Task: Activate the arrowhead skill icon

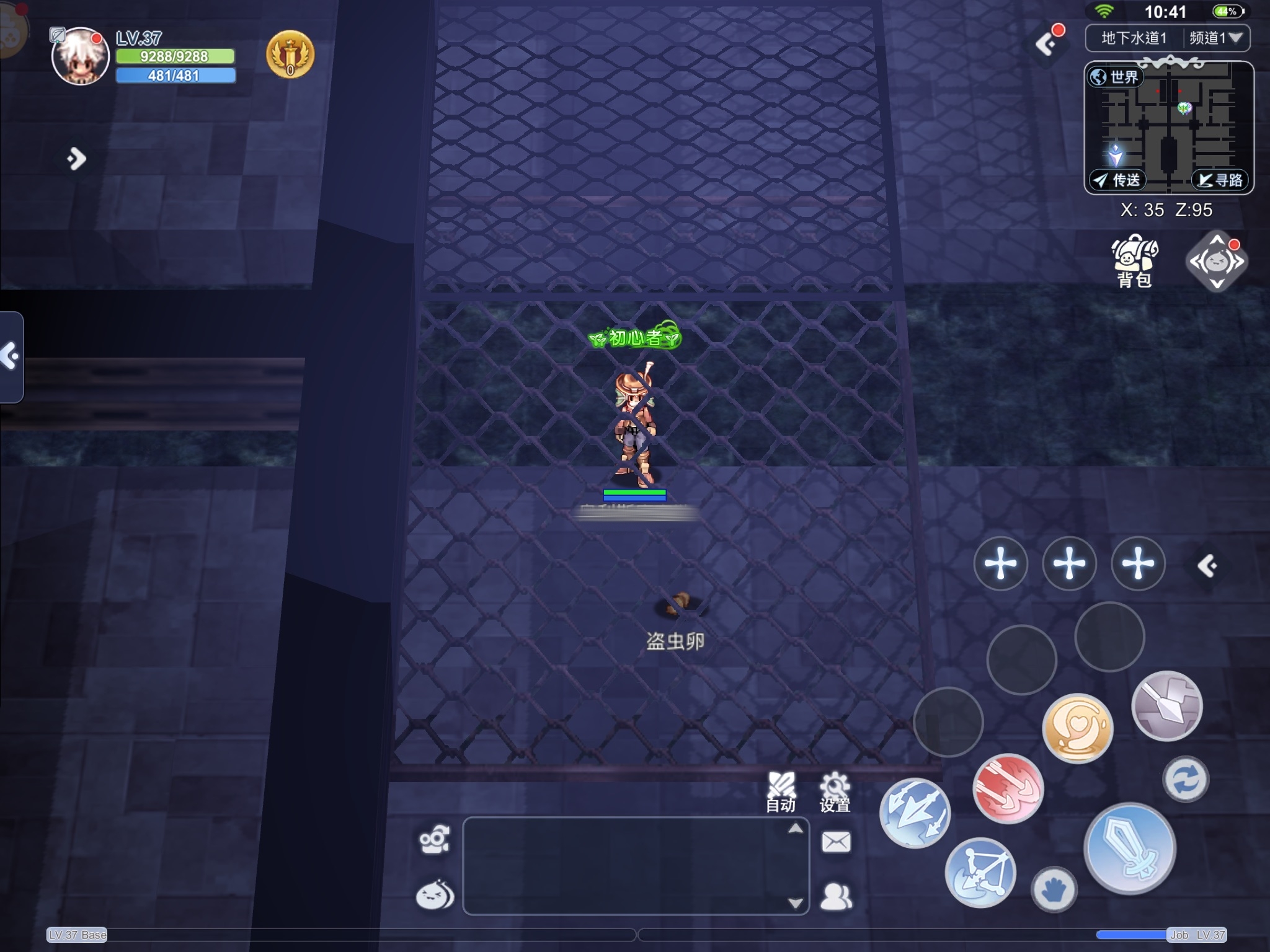Action: (1166, 705)
